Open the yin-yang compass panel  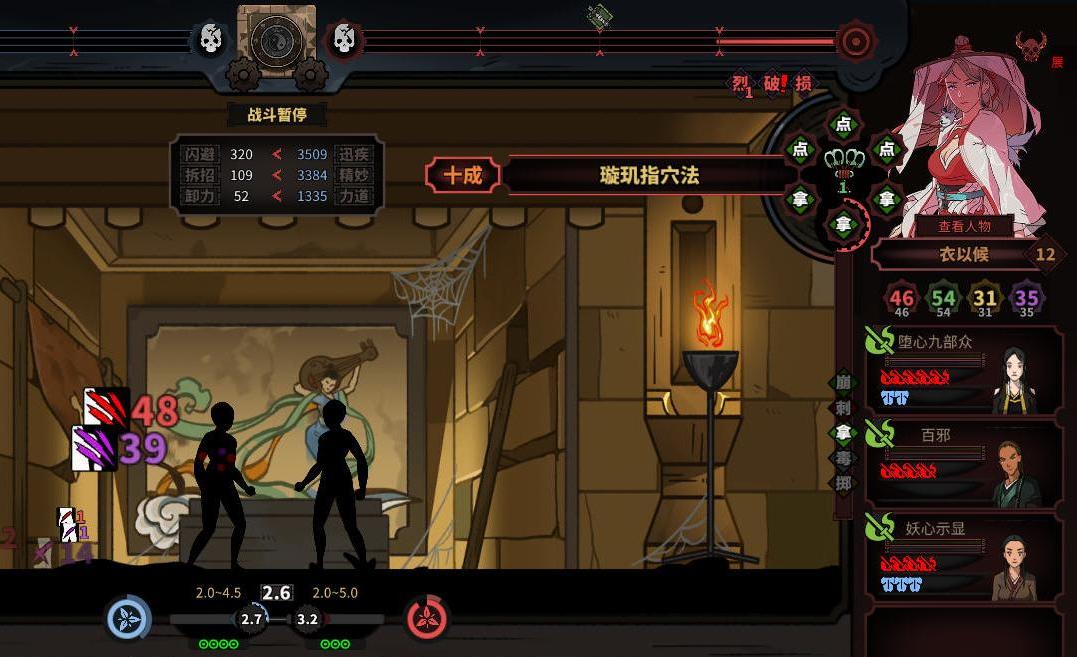[277, 41]
